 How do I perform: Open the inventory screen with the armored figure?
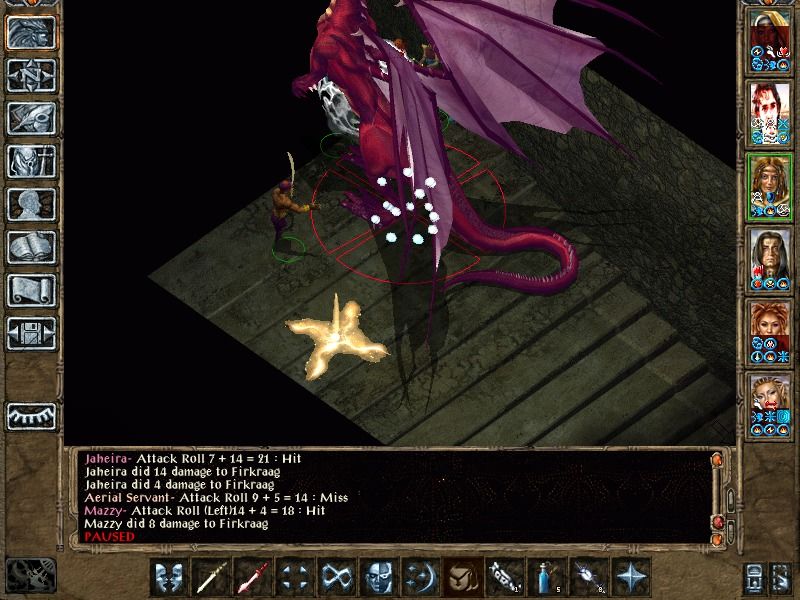coord(31,161)
